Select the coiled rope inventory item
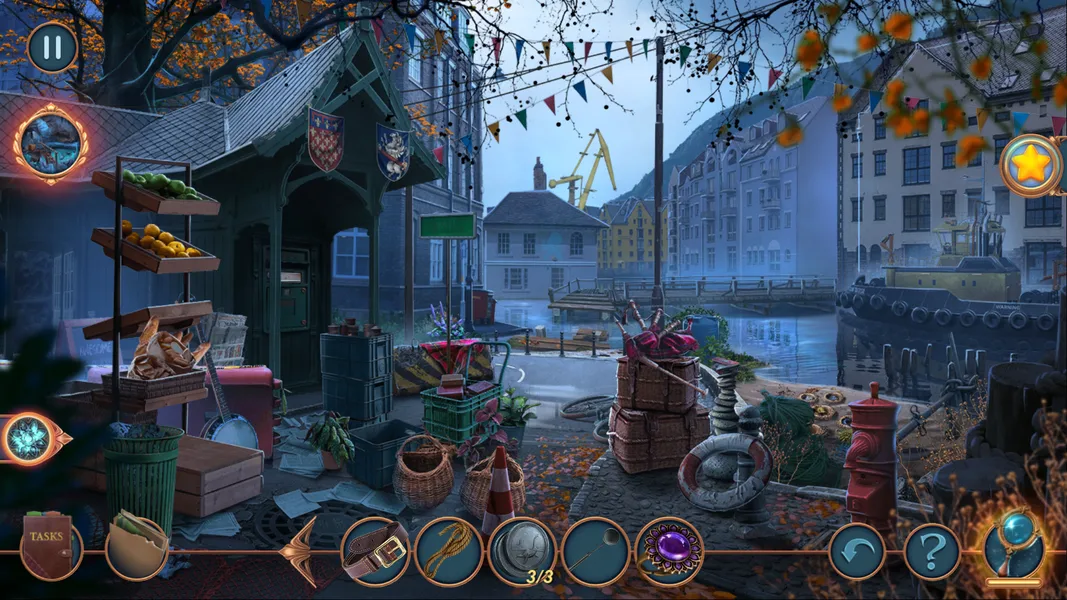The image size is (1067, 600). [449, 551]
